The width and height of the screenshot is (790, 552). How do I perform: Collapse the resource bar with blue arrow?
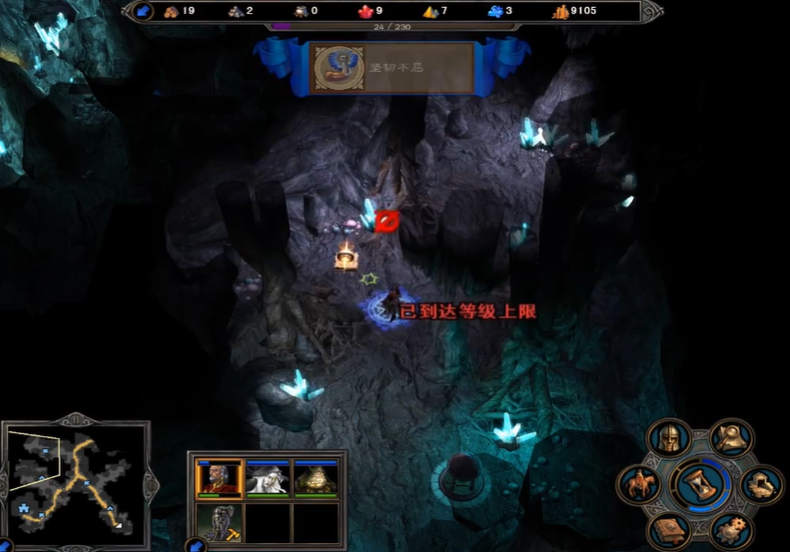pyautogui.click(x=143, y=11)
